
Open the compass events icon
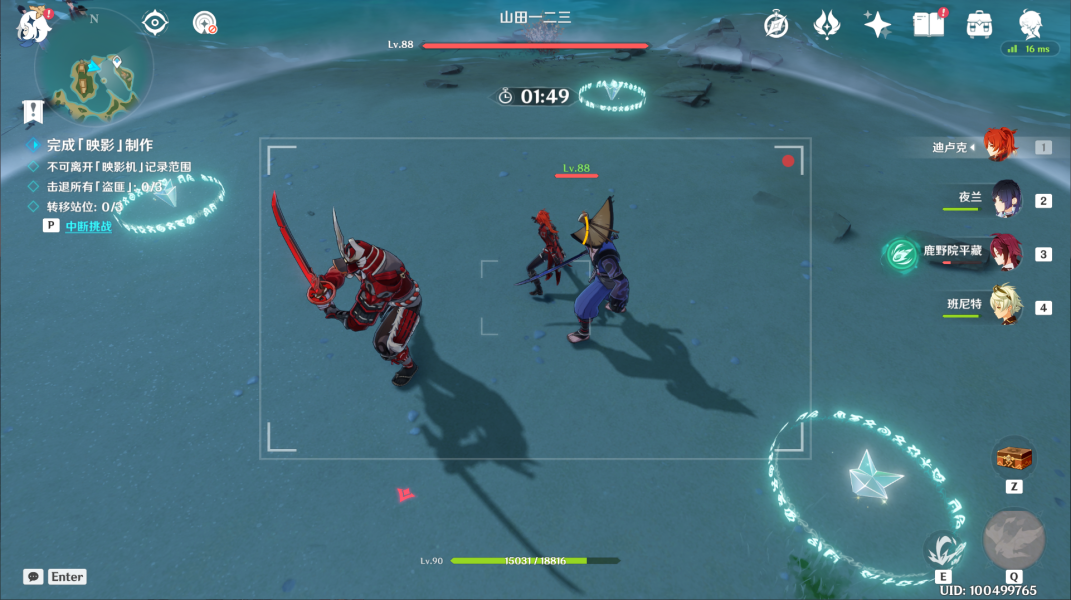[776, 25]
